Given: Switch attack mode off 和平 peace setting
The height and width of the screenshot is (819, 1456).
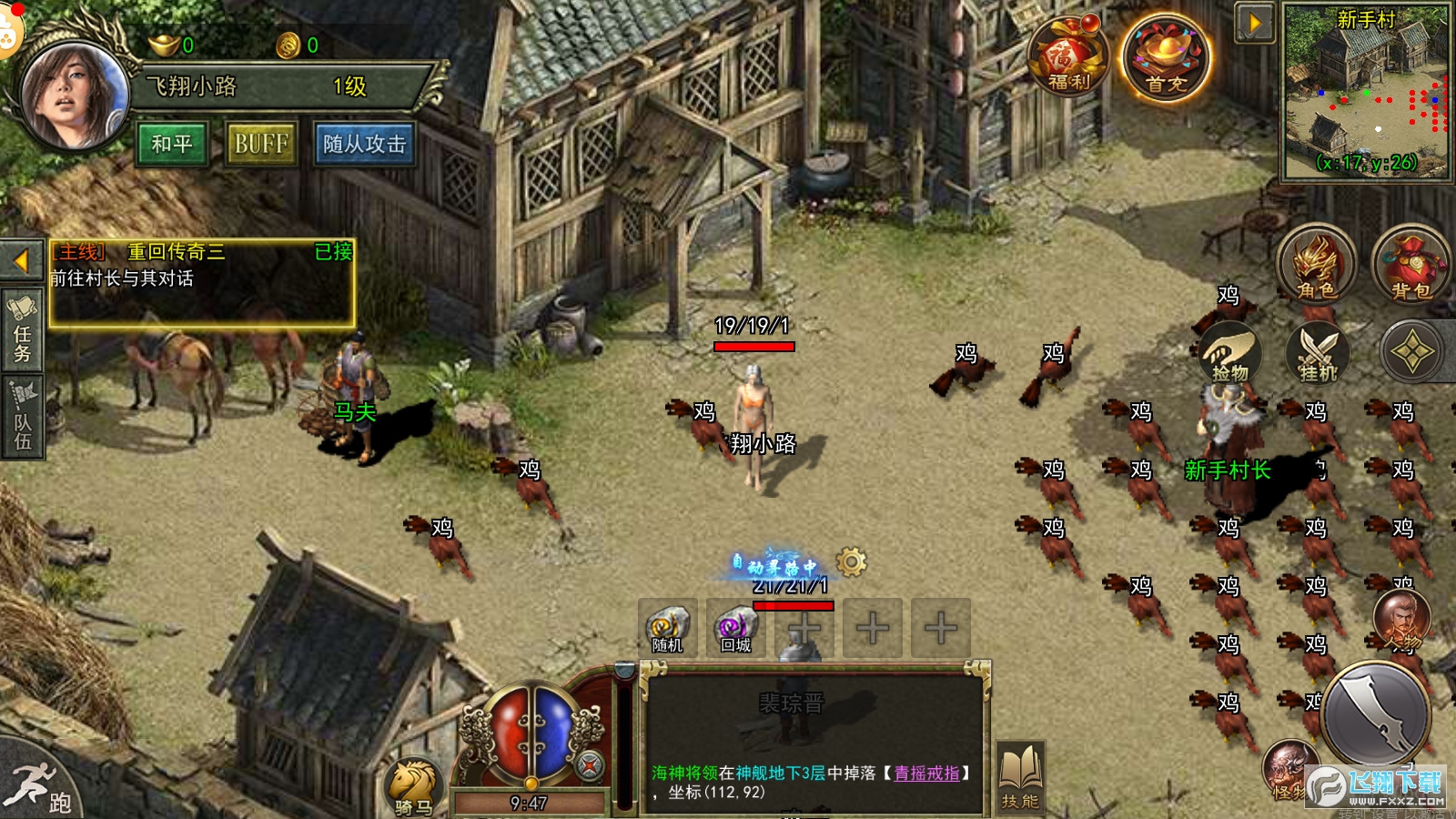Looking at the screenshot, I should 172,143.
